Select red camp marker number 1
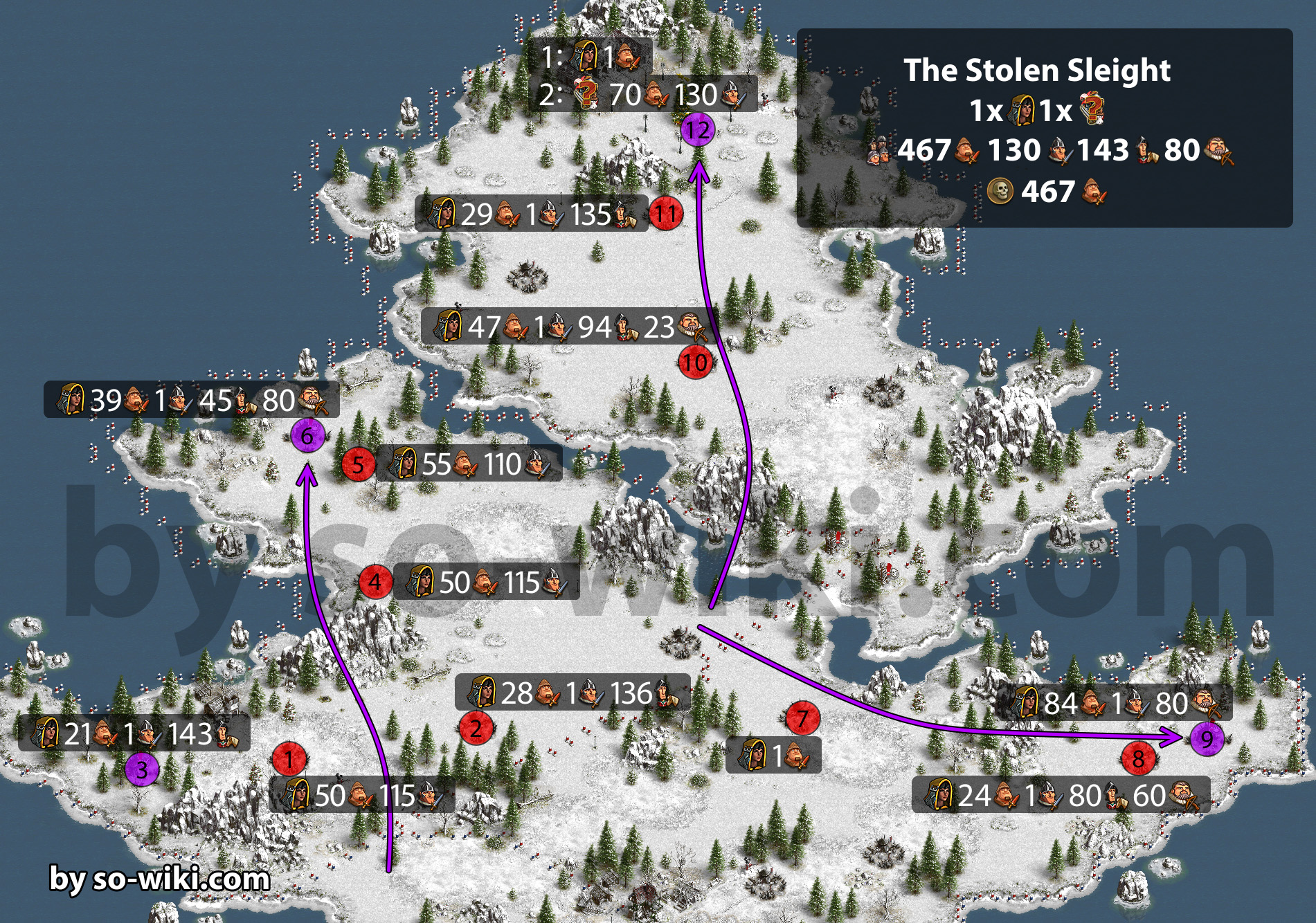 (x=289, y=760)
